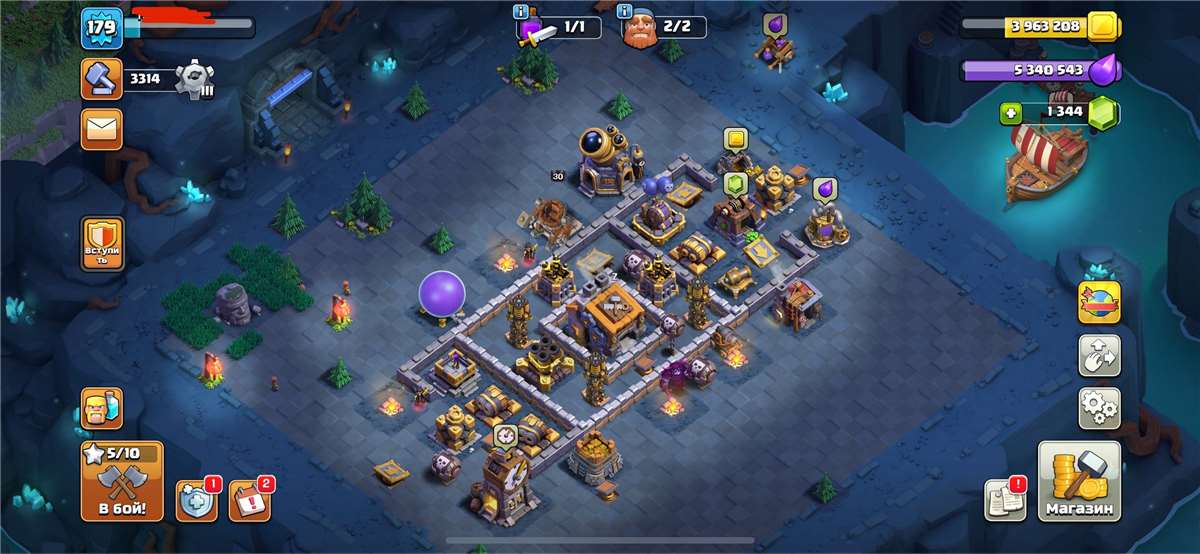The image size is (1200, 554).
Task: Open the mail envelope inbox
Action: tap(101, 128)
